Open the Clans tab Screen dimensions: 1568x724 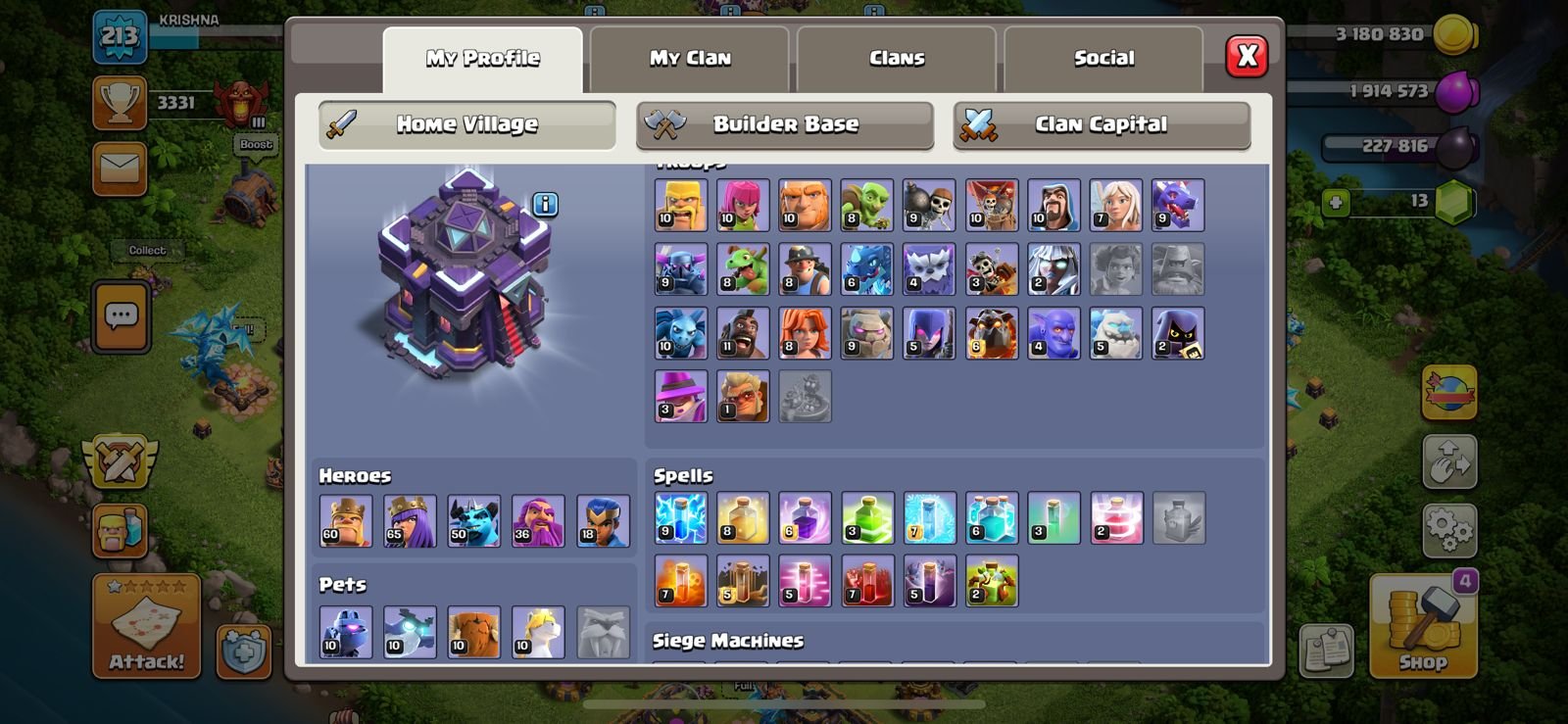tap(897, 58)
